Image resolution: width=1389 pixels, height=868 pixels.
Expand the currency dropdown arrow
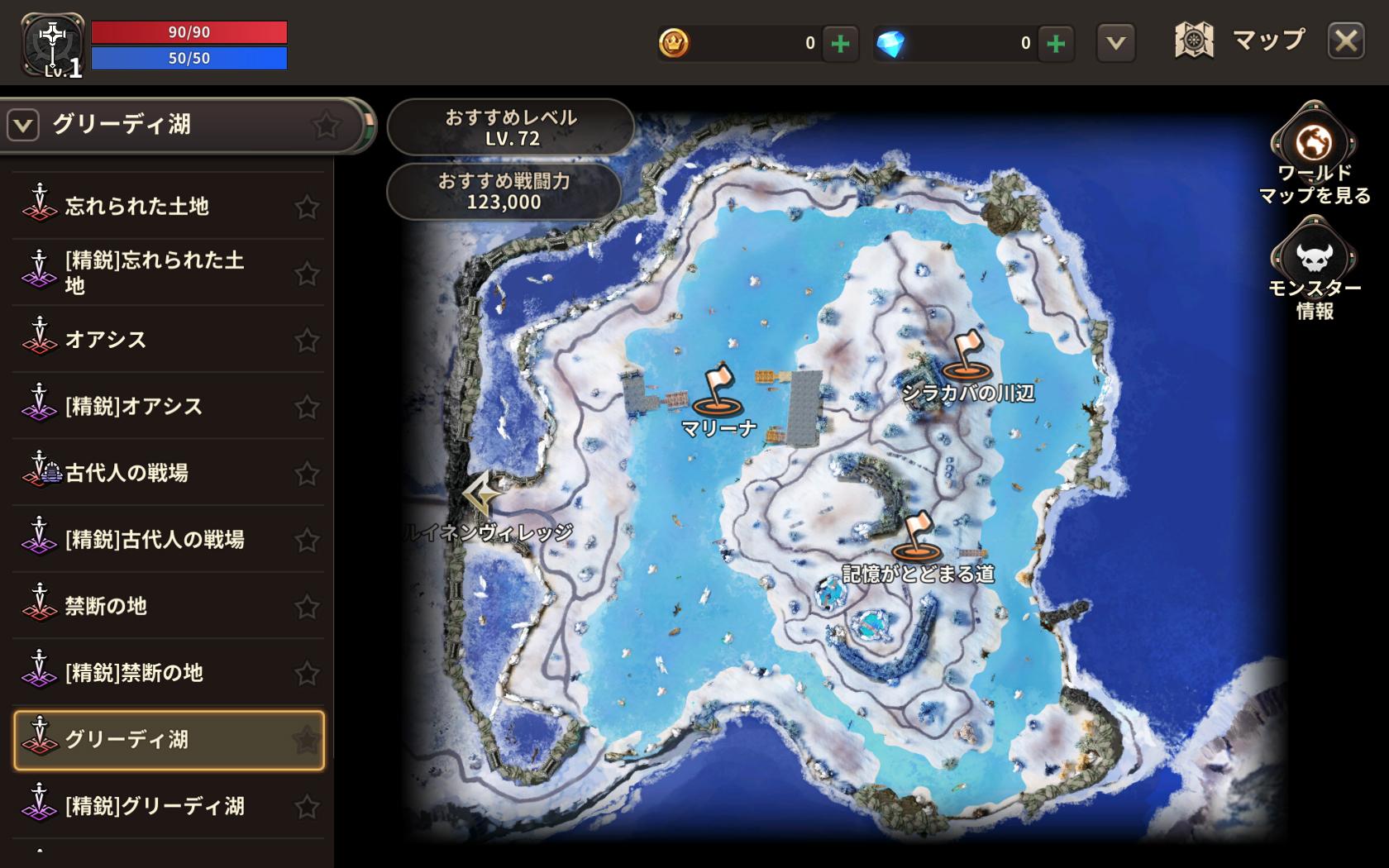coord(1115,43)
